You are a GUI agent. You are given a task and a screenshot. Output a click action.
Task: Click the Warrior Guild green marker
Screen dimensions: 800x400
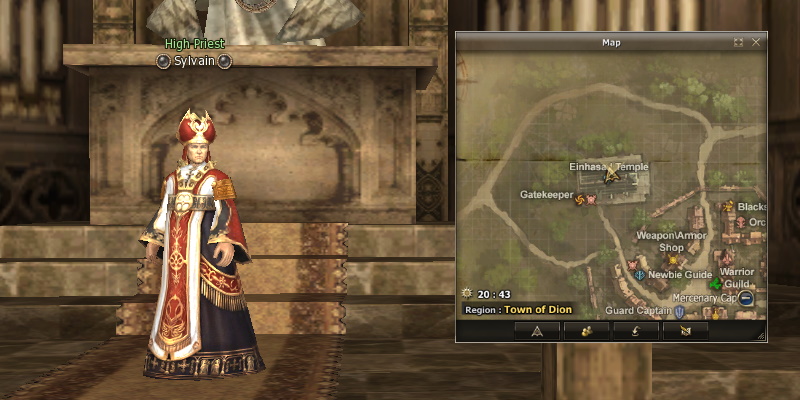click(715, 285)
